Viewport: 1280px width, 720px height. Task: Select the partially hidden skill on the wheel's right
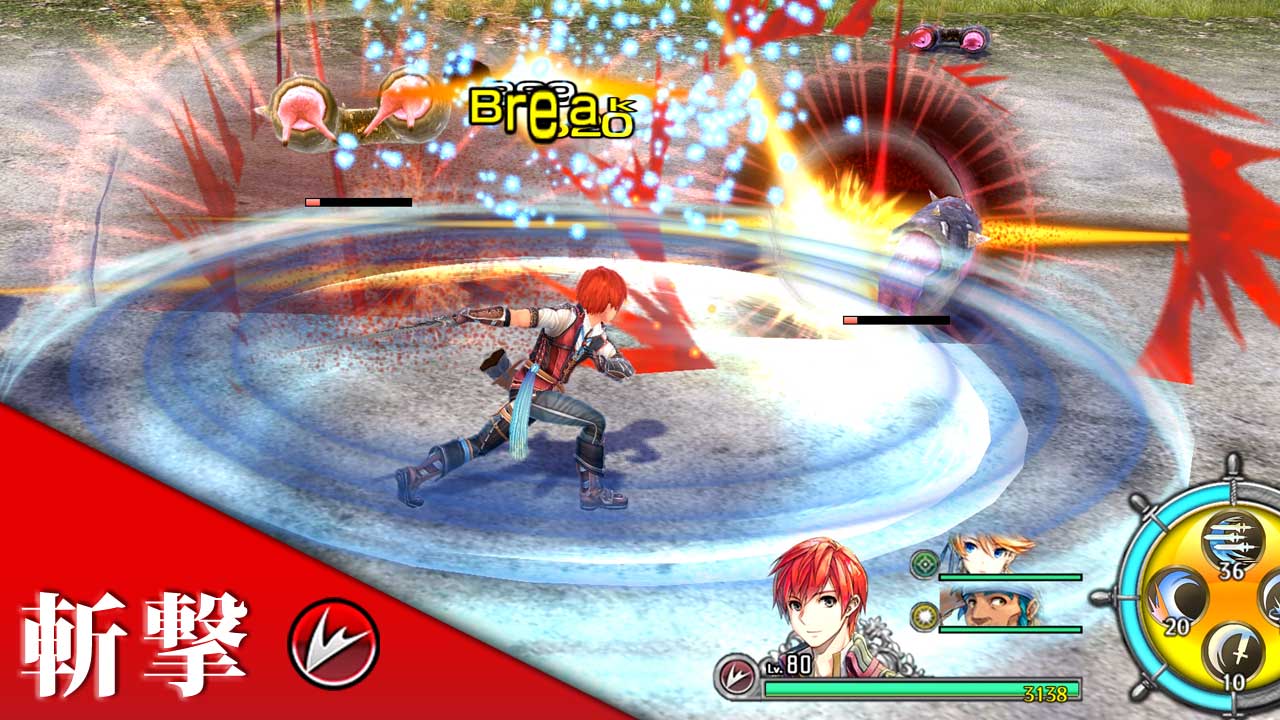tap(1271, 596)
